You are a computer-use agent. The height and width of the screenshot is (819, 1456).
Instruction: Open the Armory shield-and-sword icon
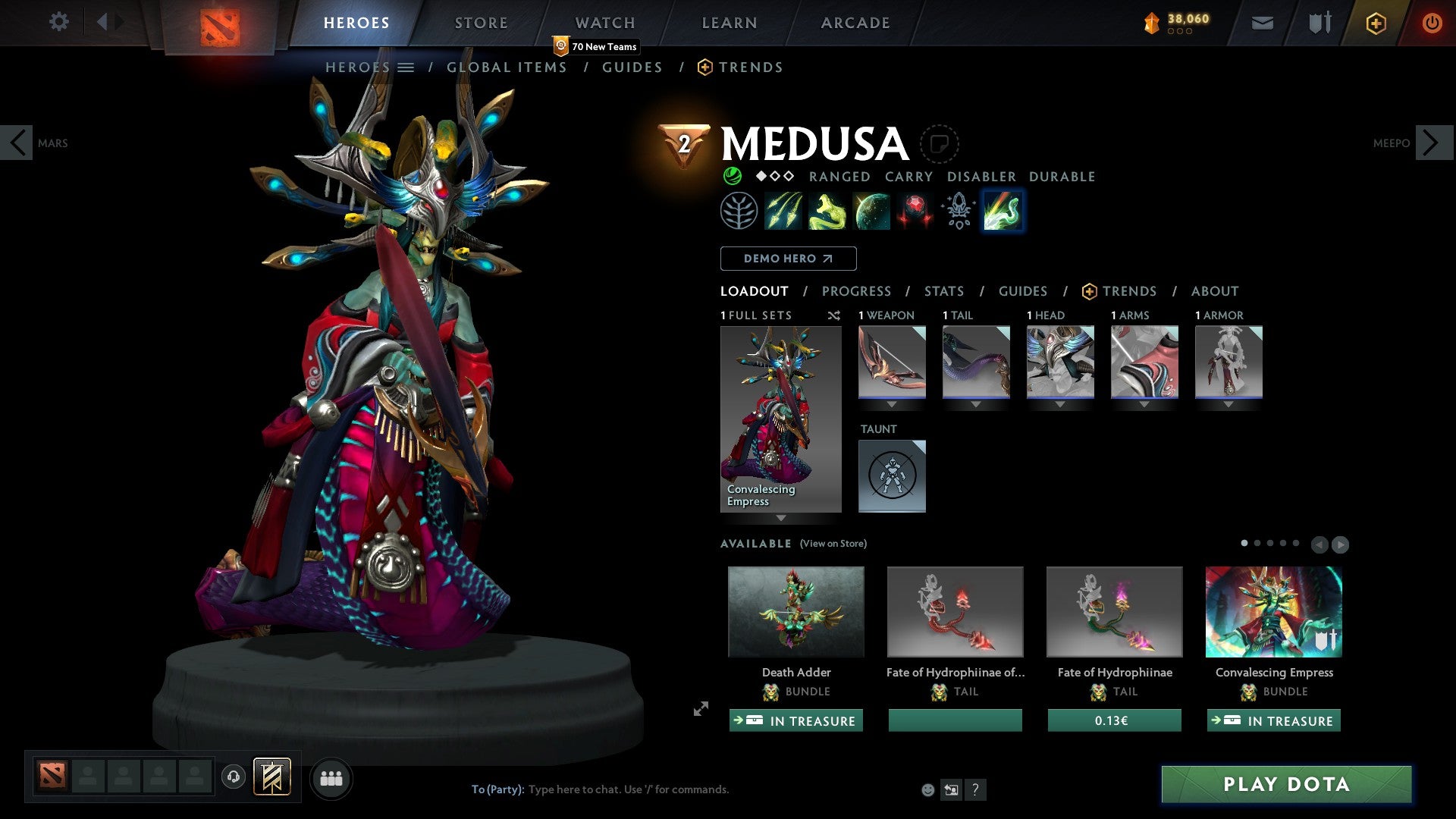pyautogui.click(x=1319, y=23)
